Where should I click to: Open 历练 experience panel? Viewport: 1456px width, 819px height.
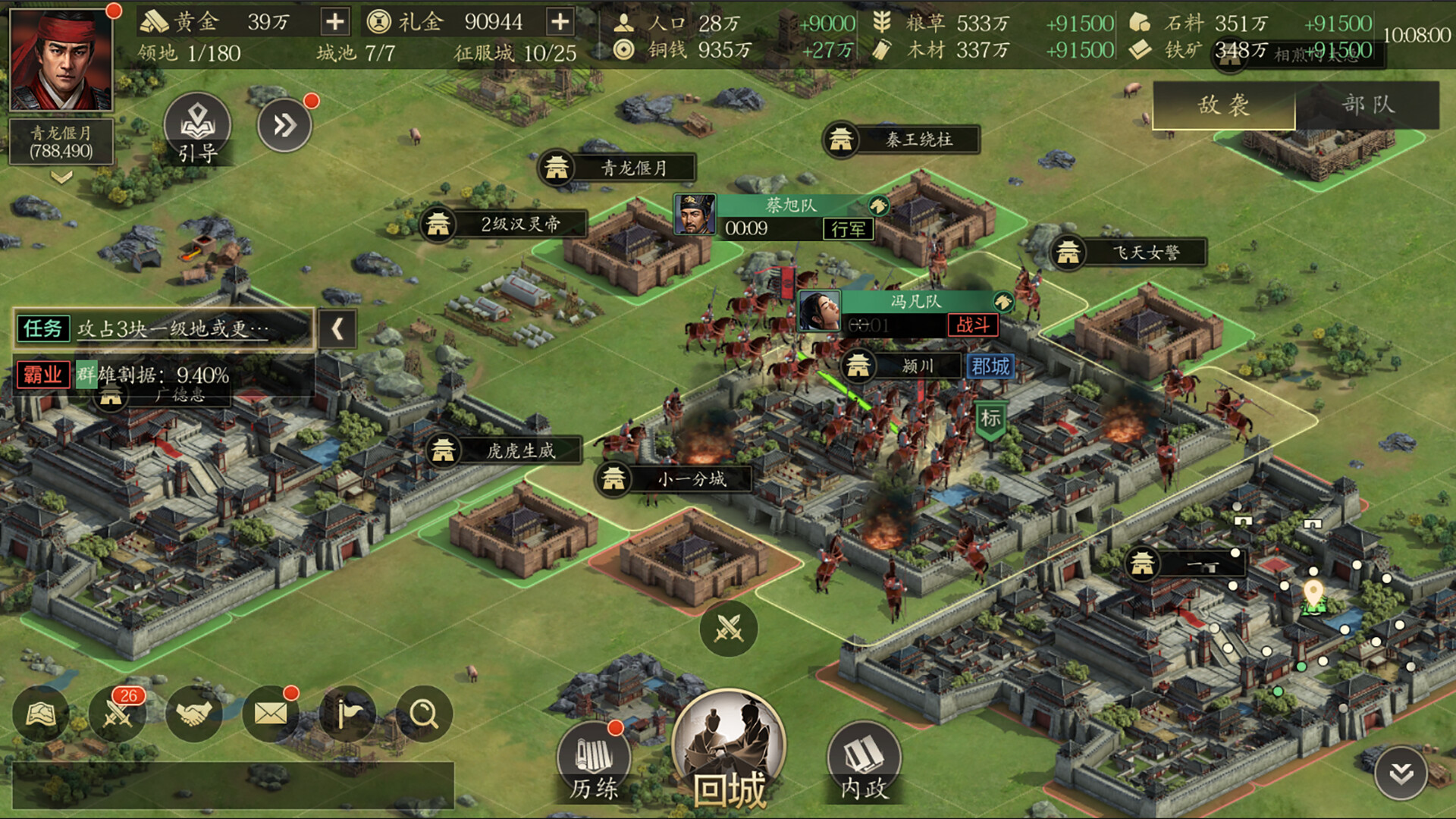593,758
